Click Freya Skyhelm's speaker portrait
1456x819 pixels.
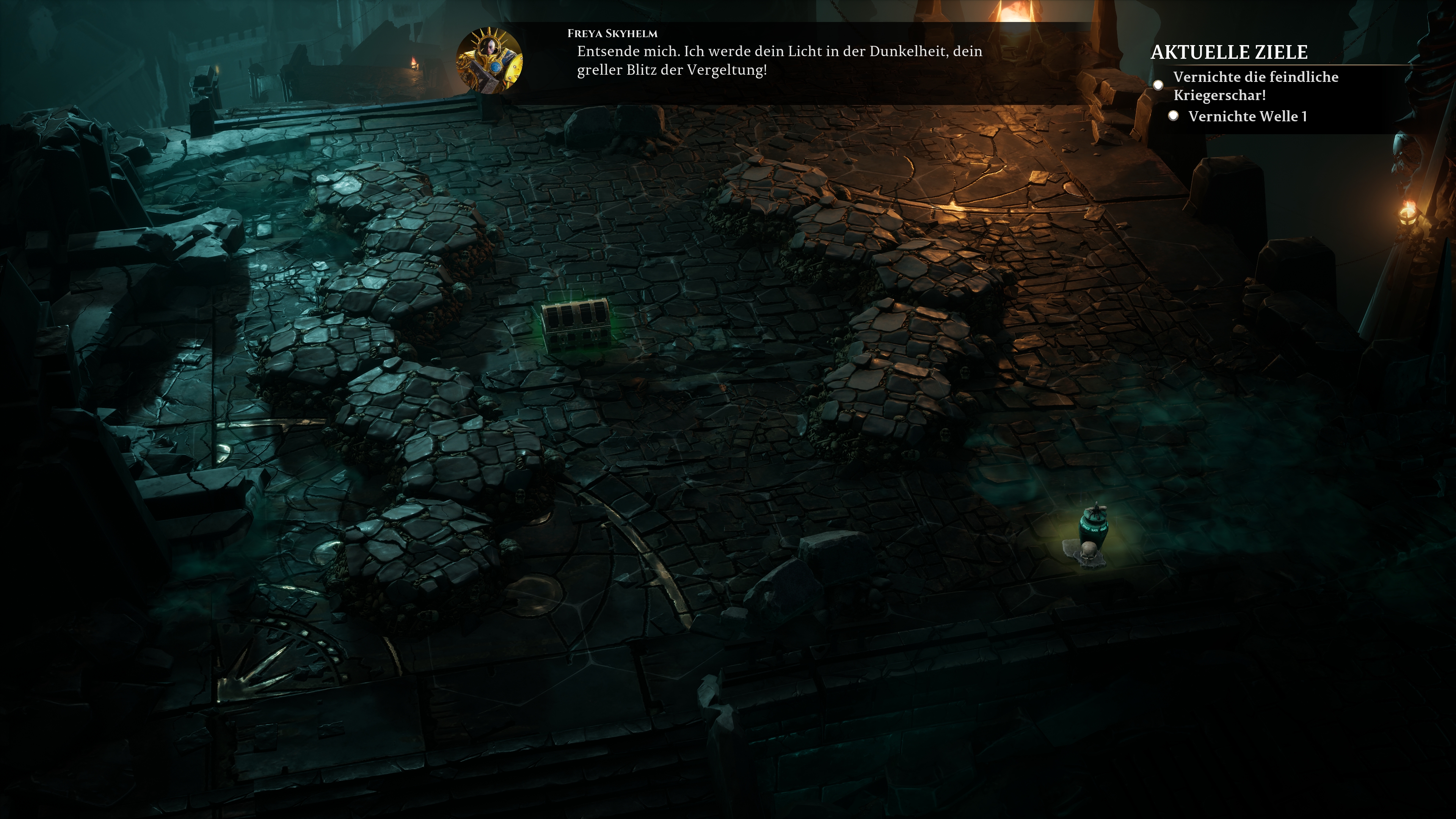pos(489,60)
